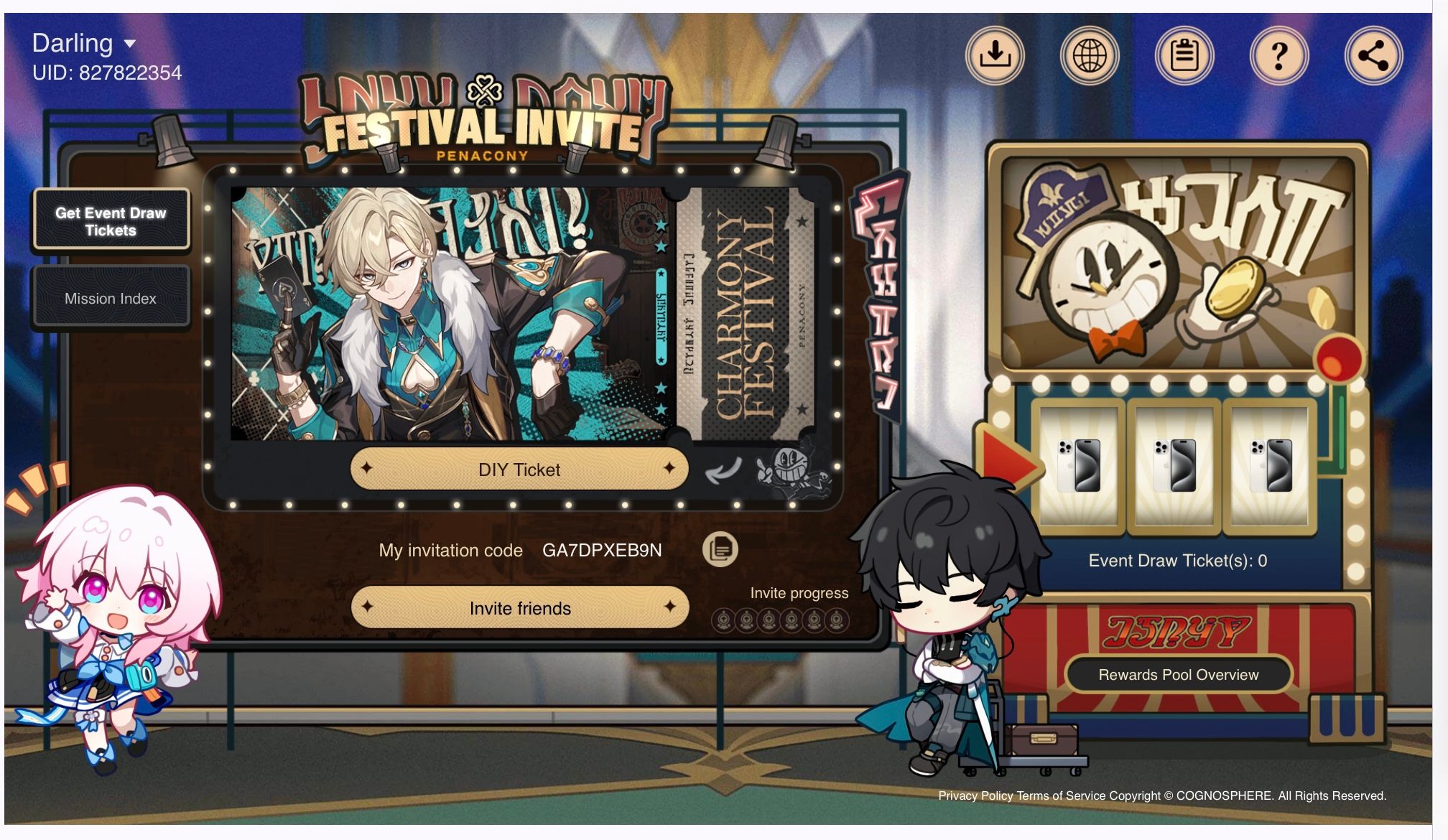Open the account switcher arrow next to Darling
Image resolution: width=1448 pixels, height=840 pixels.
pos(130,45)
